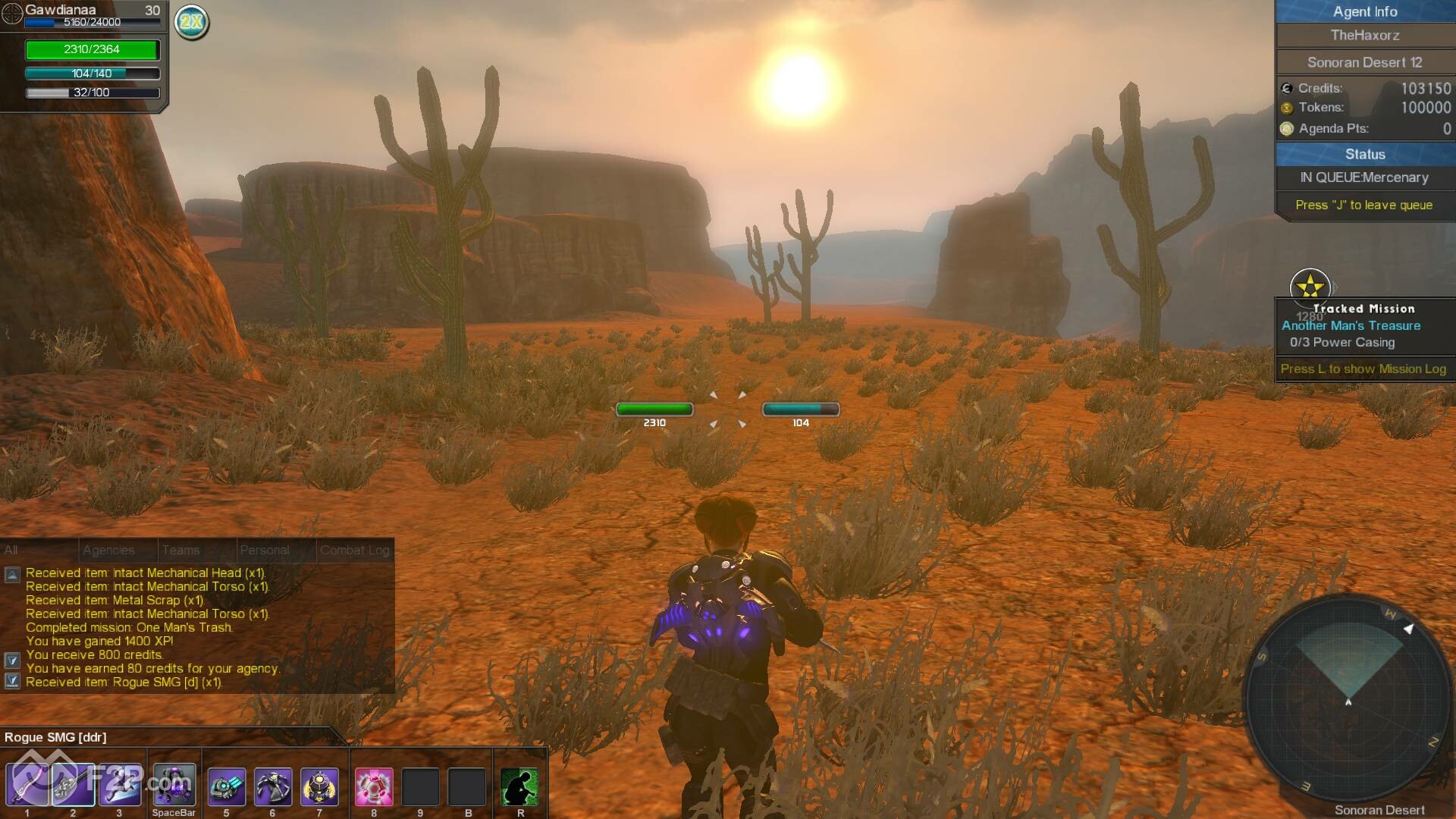
Task: Click the 2X boost icon
Action: click(192, 22)
